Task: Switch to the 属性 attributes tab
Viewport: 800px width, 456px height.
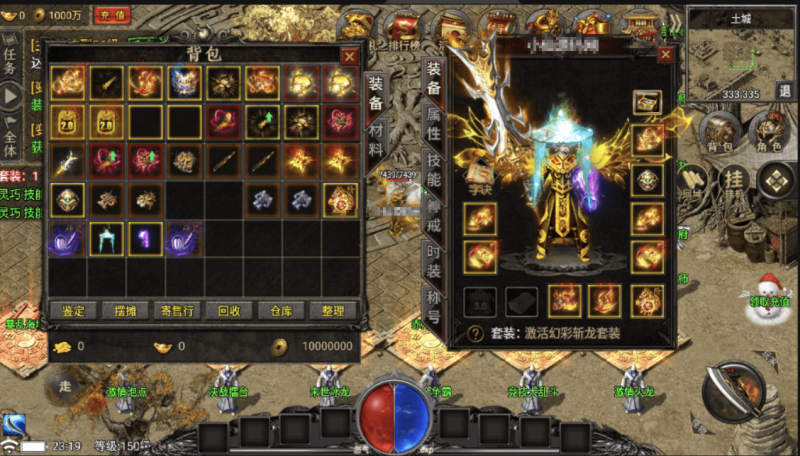Action: 434,127
